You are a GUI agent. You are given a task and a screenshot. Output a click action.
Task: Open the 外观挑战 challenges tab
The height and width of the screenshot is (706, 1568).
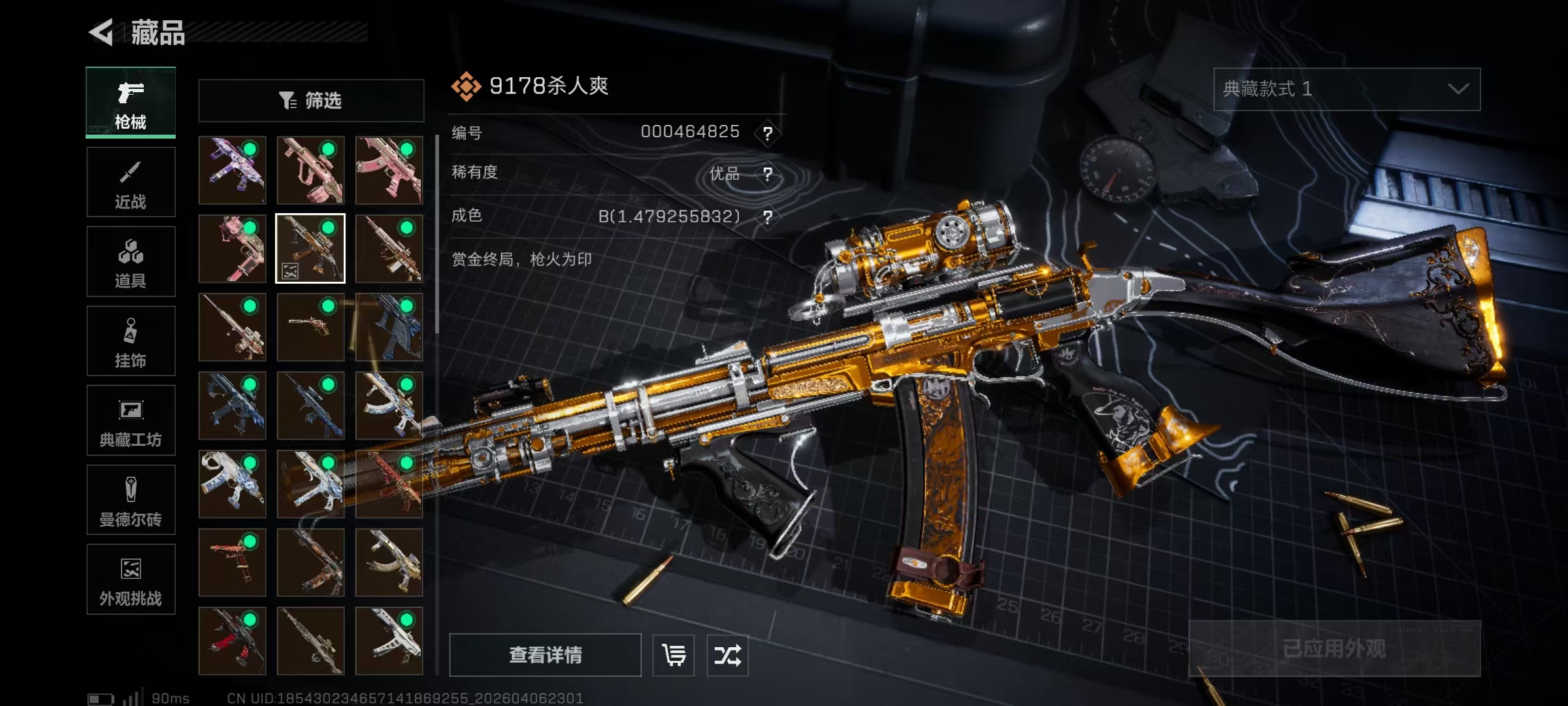(131, 579)
